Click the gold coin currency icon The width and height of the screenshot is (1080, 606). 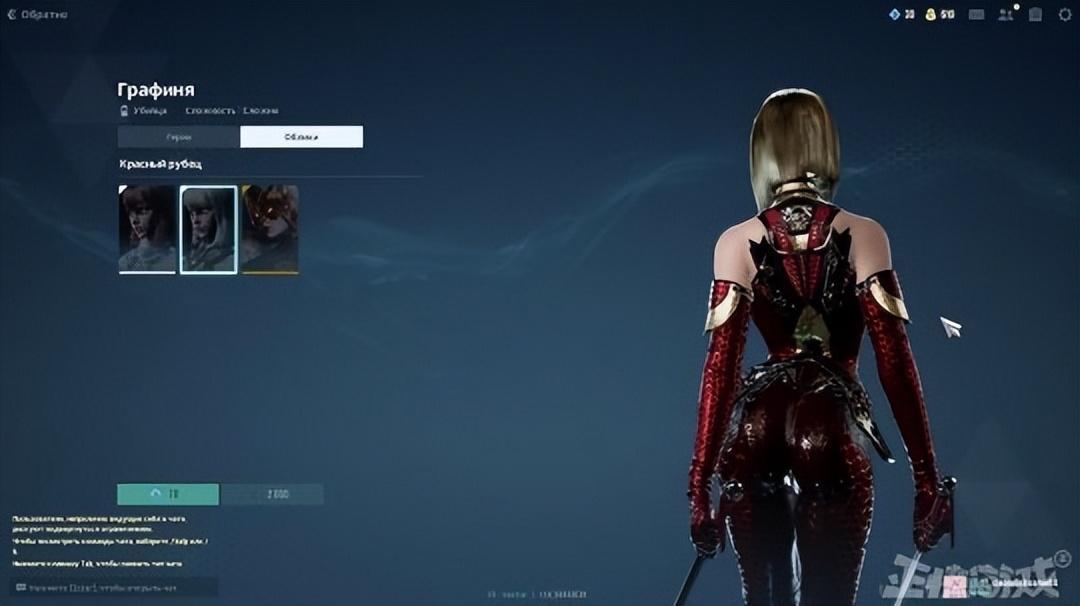(930, 14)
